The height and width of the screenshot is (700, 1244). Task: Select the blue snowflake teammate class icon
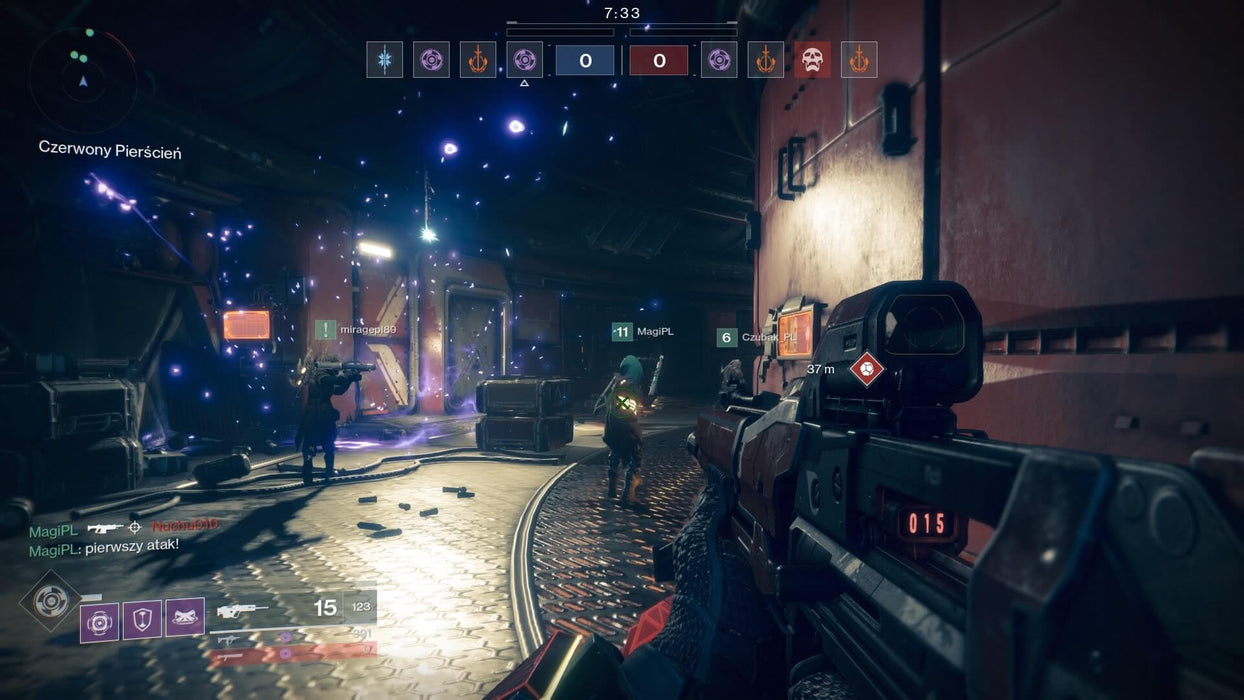pyautogui.click(x=384, y=60)
